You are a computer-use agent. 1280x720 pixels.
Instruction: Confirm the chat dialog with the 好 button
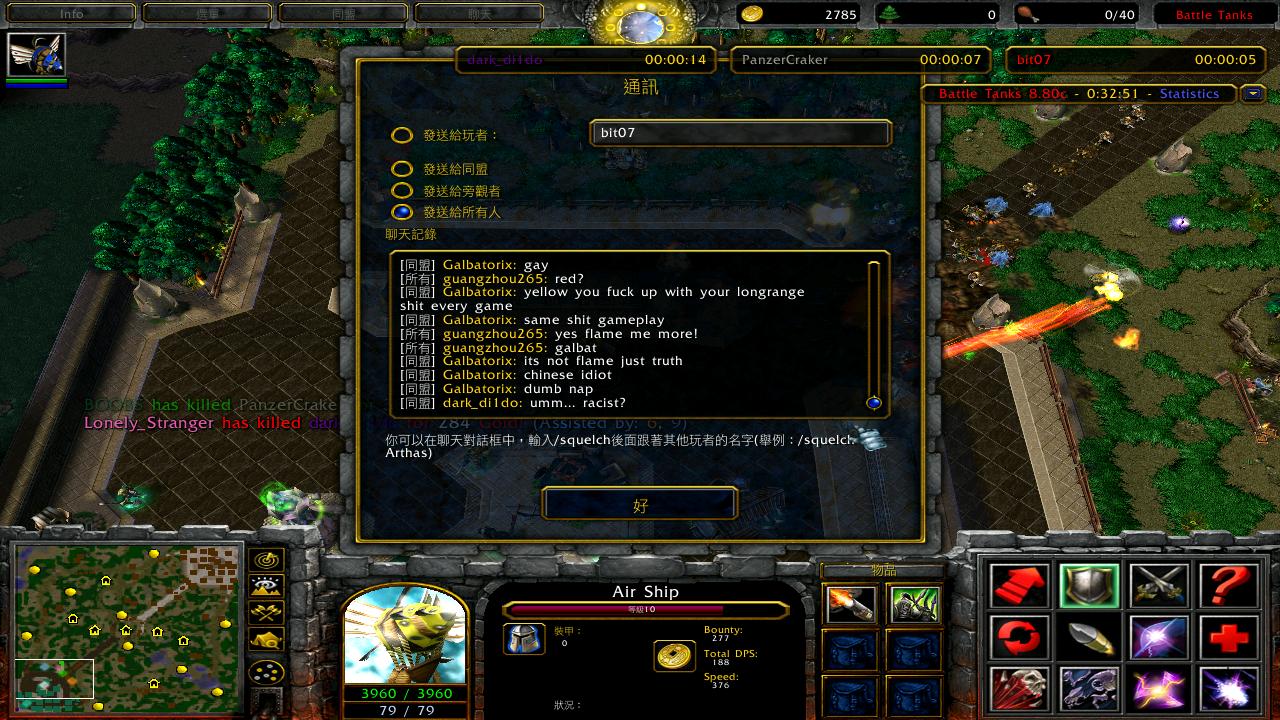pos(640,504)
